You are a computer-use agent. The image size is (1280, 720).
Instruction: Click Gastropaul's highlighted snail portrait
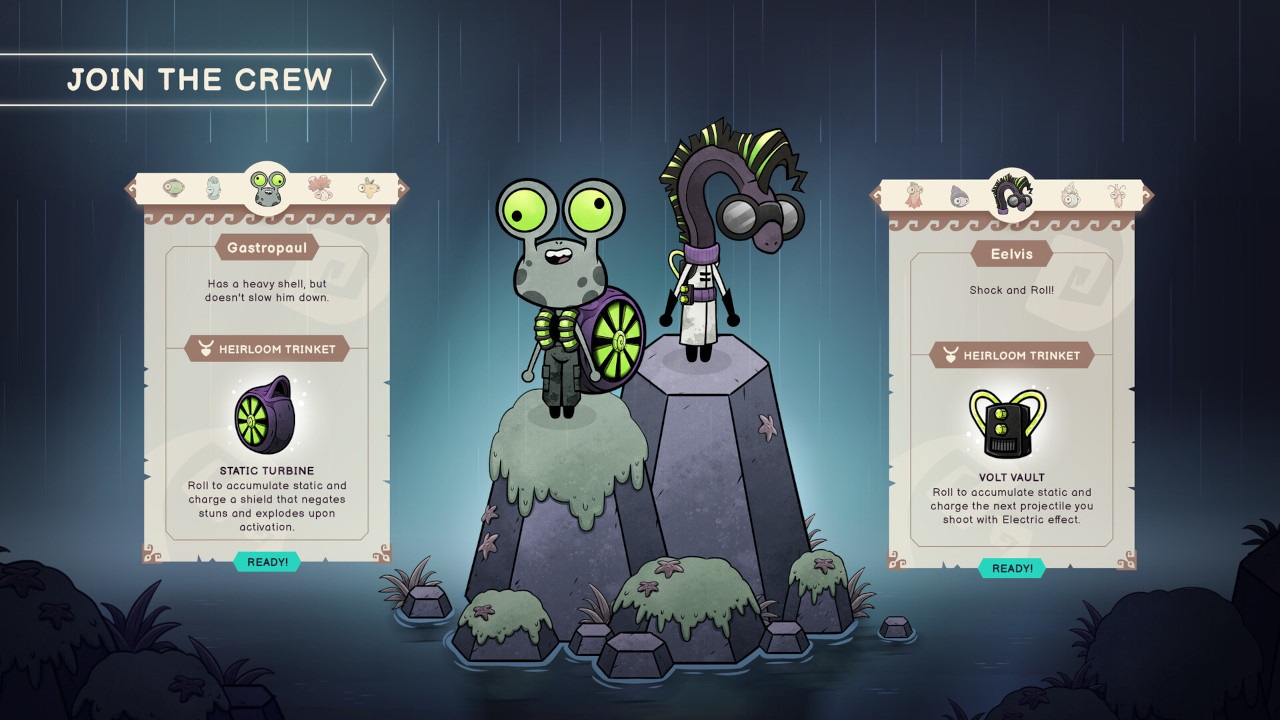point(268,190)
